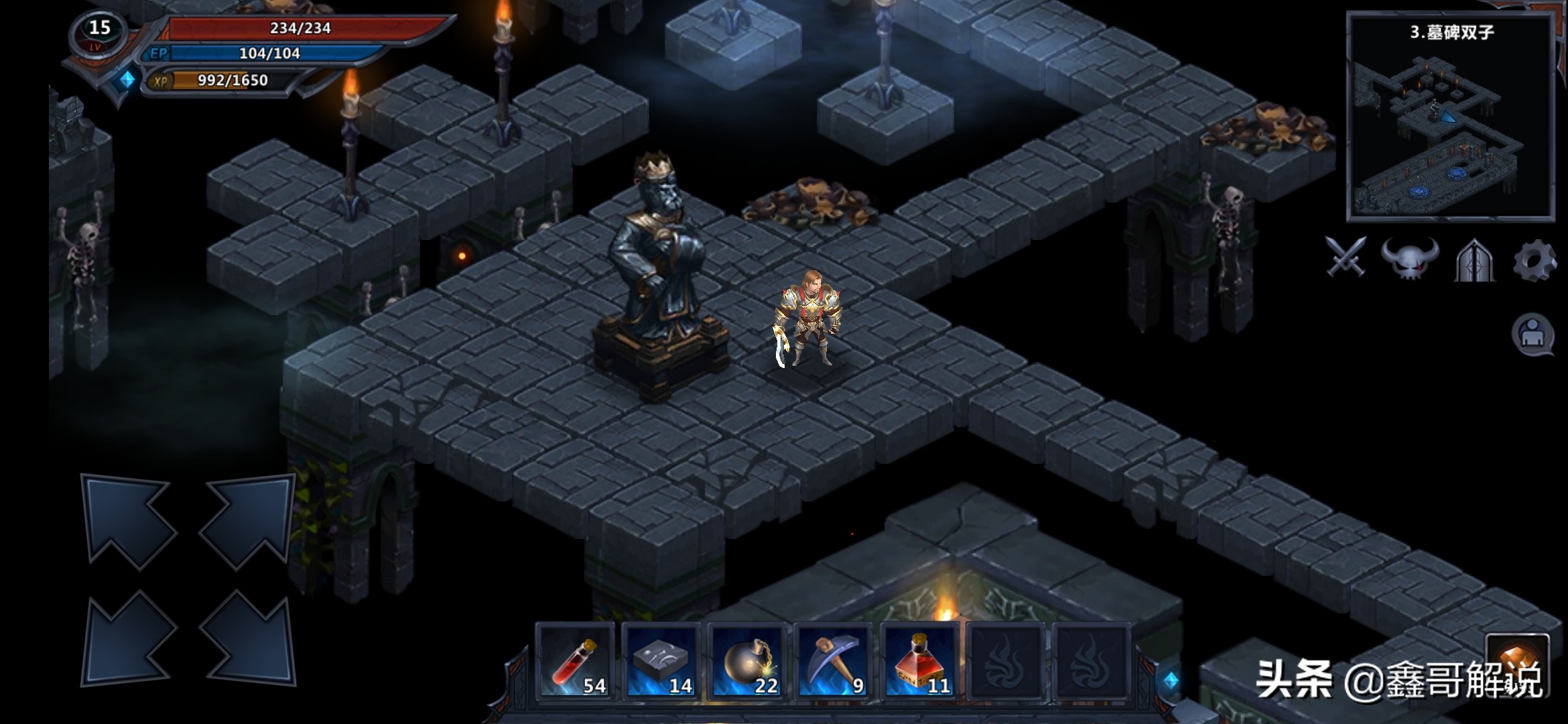This screenshot has width=1568, height=724.
Task: Open settings via the gear icon
Action: pos(1534,259)
